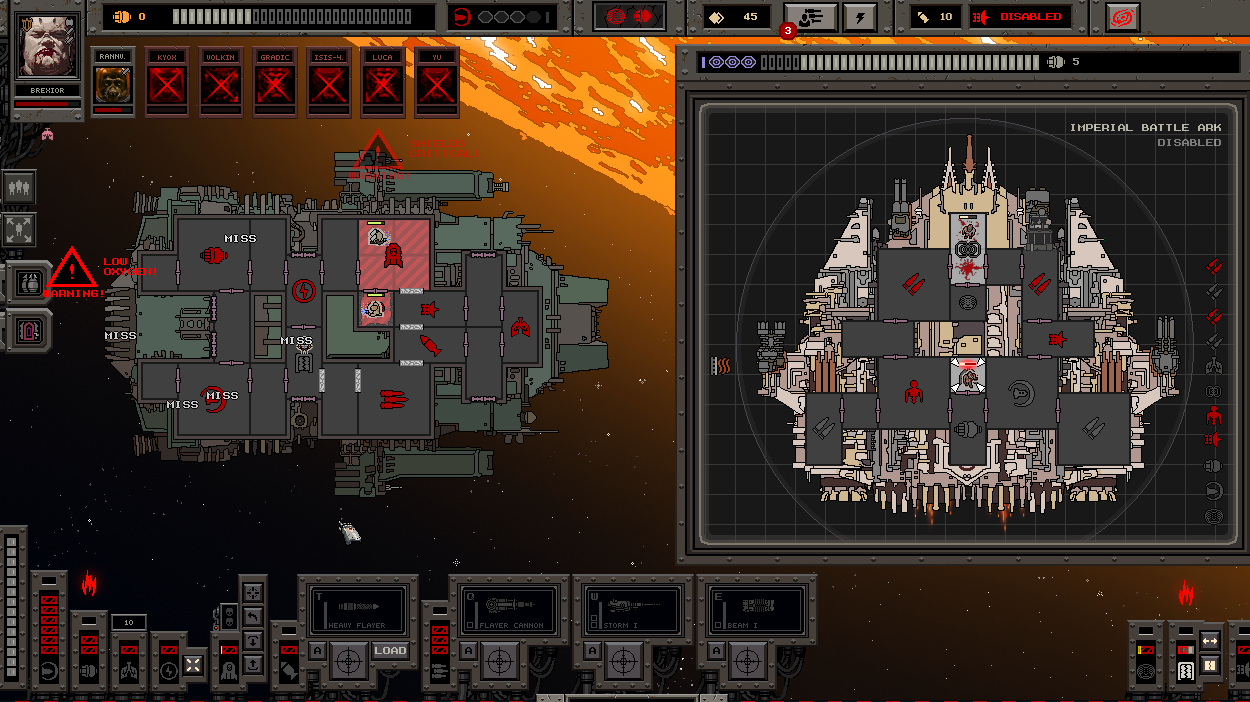Open the red spiral menu button

click(1122, 17)
